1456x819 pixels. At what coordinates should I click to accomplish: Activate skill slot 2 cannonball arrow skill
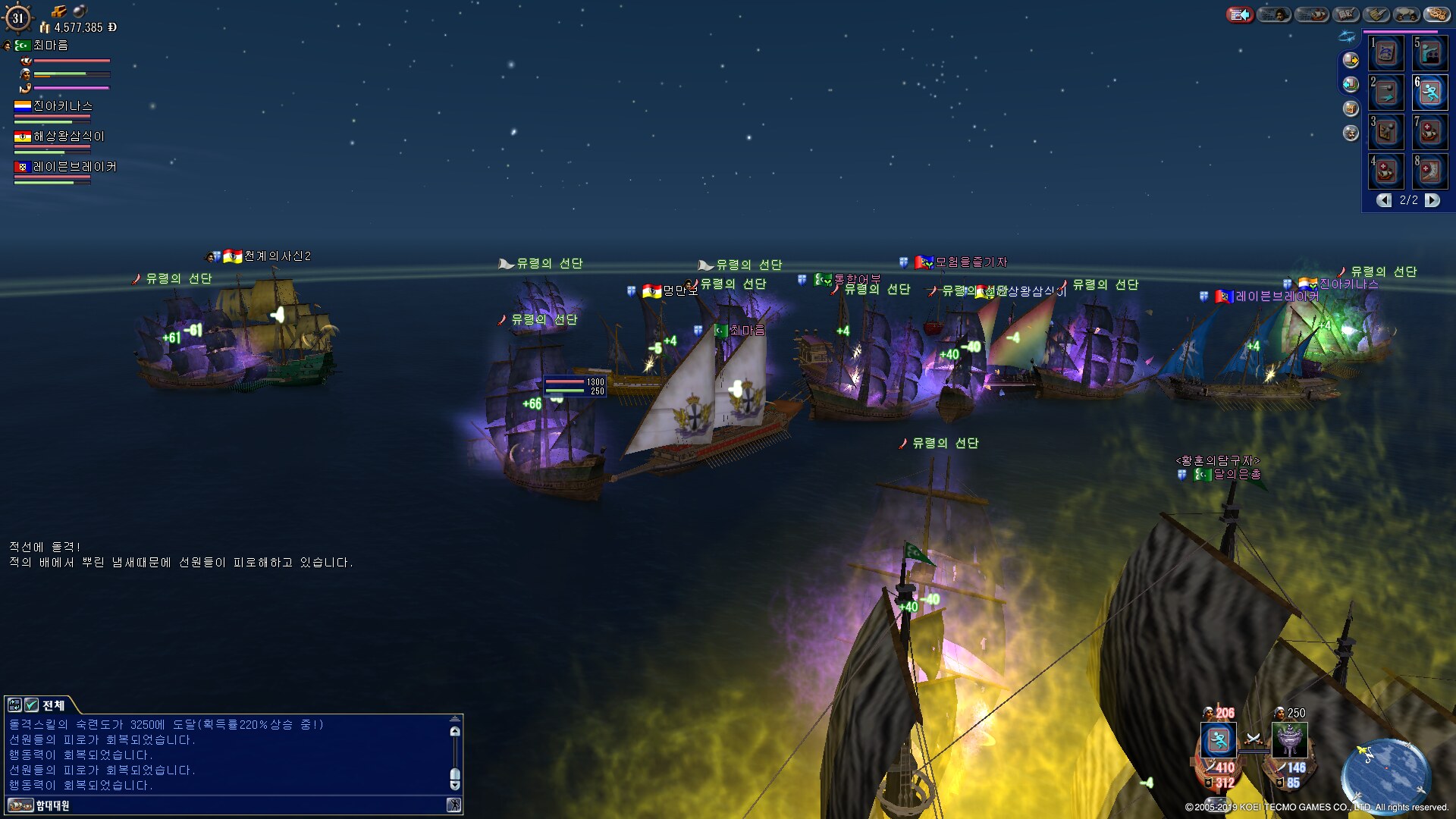(1386, 93)
